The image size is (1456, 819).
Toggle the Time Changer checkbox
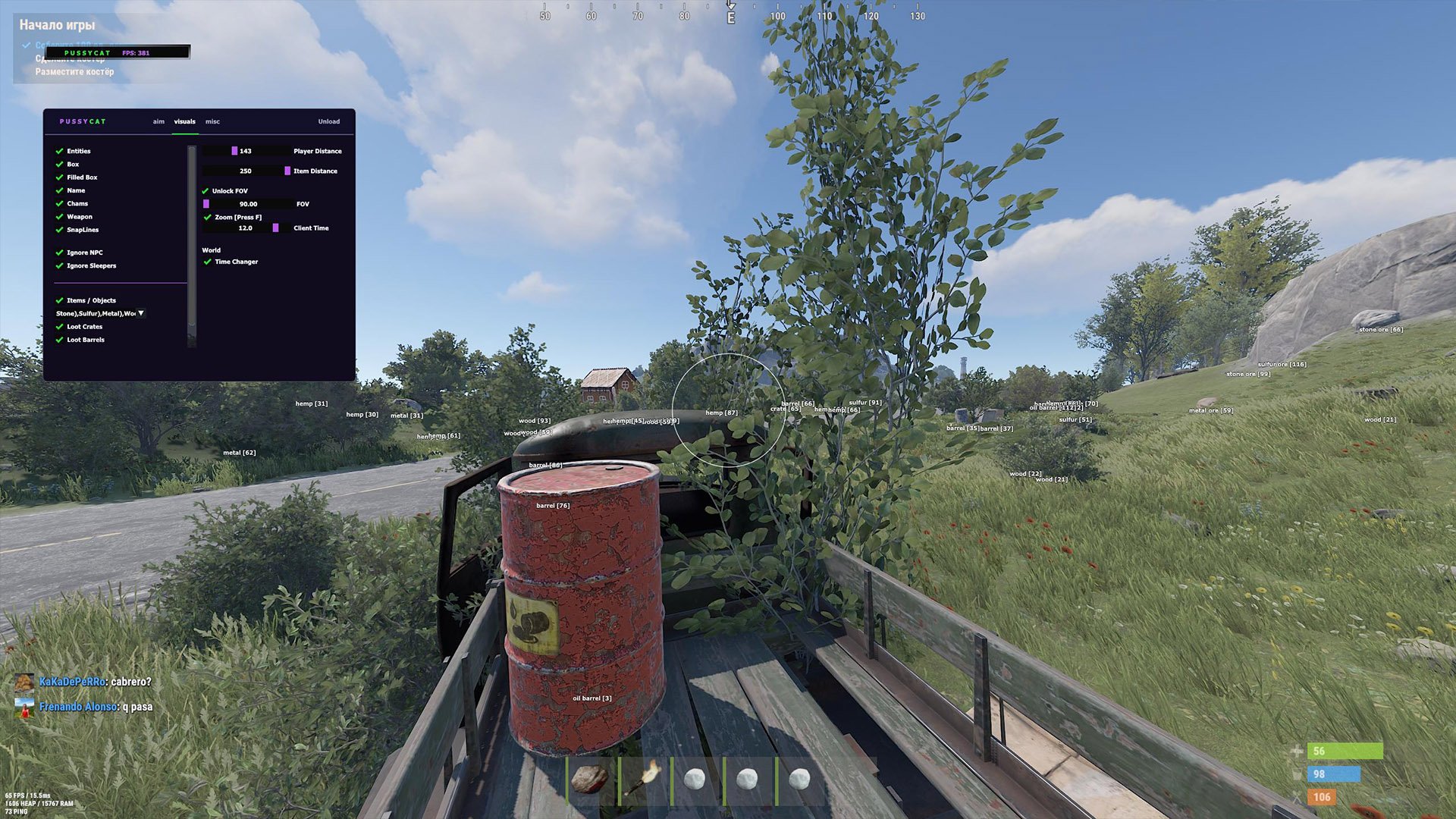pos(208,262)
